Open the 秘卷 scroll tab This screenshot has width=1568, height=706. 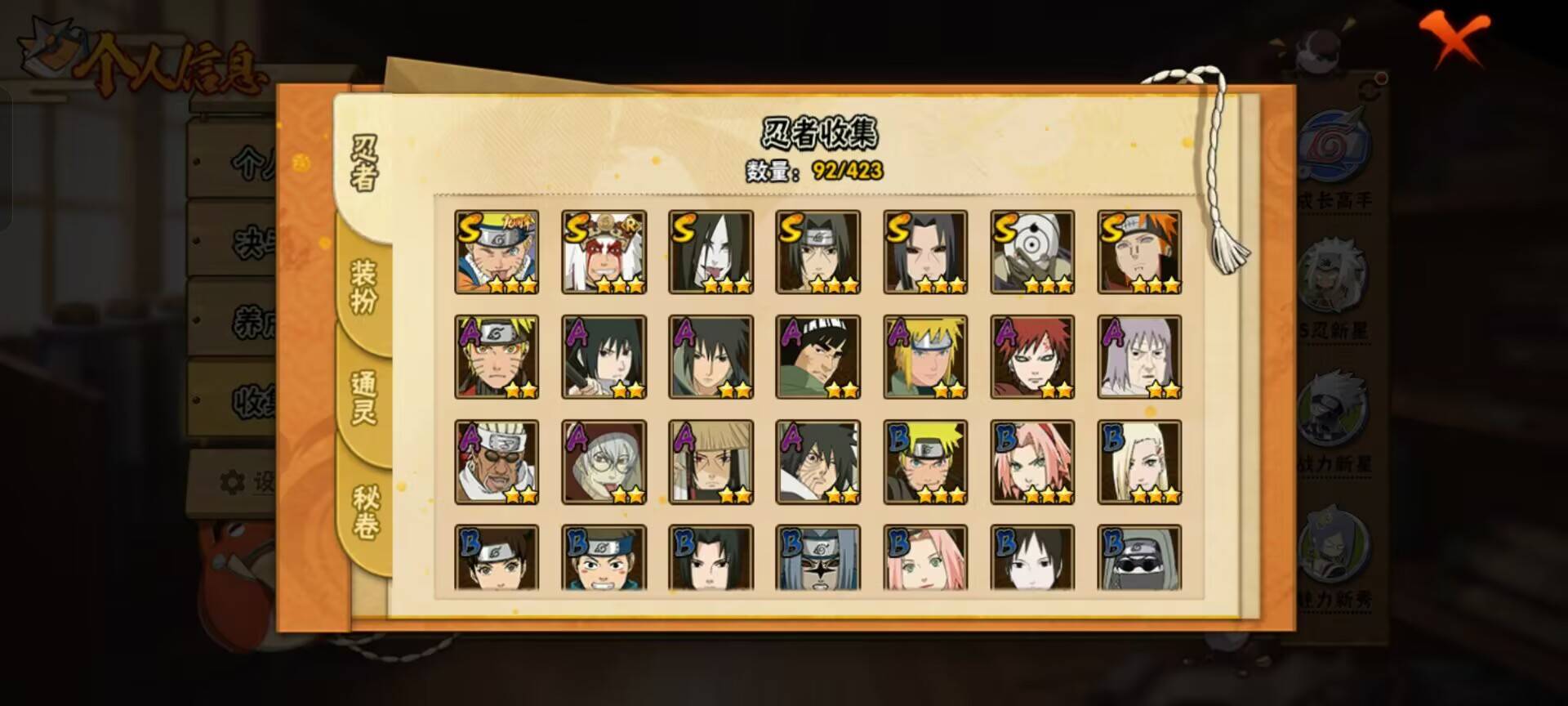[365, 511]
